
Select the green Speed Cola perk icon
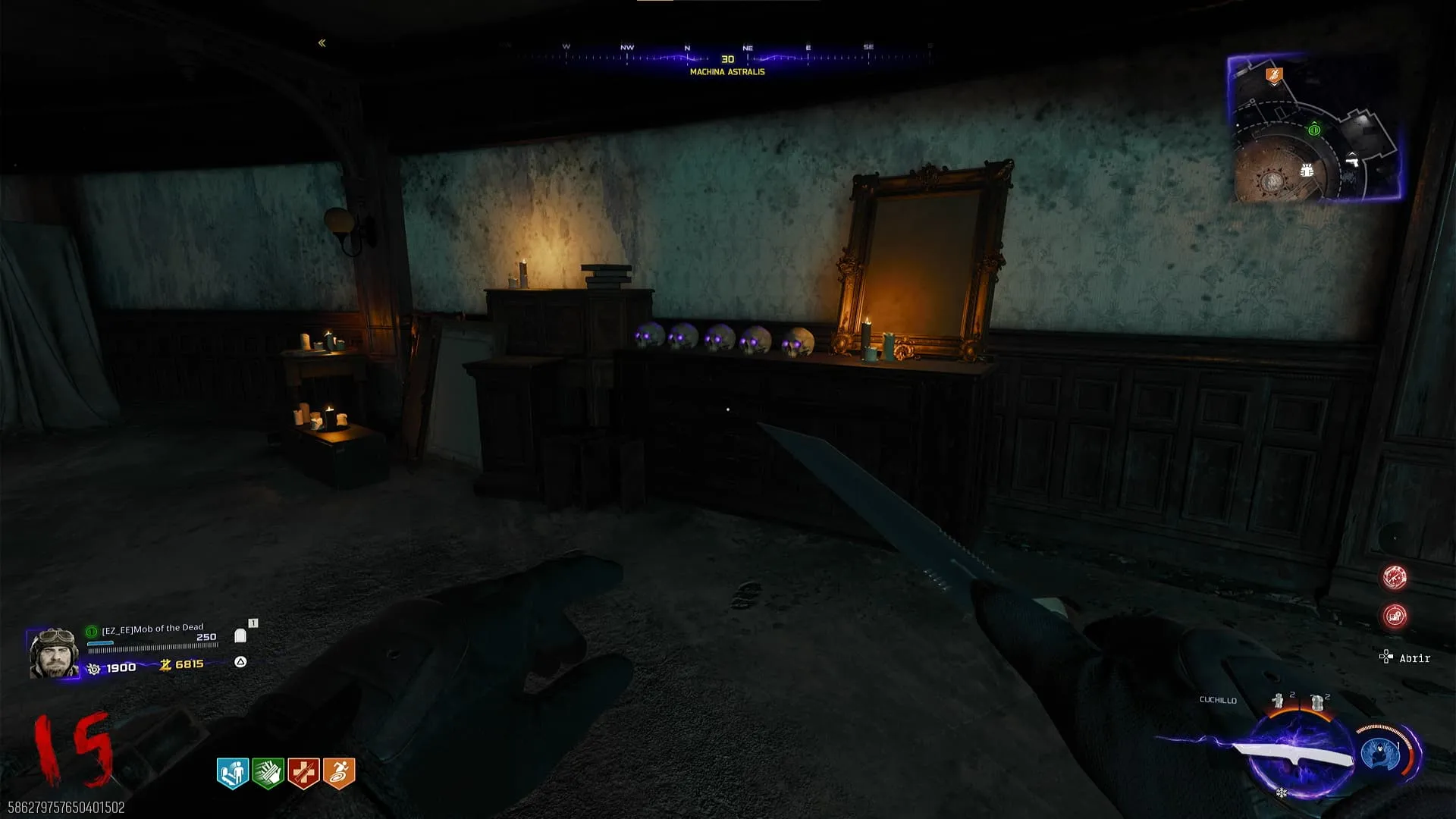(x=268, y=773)
